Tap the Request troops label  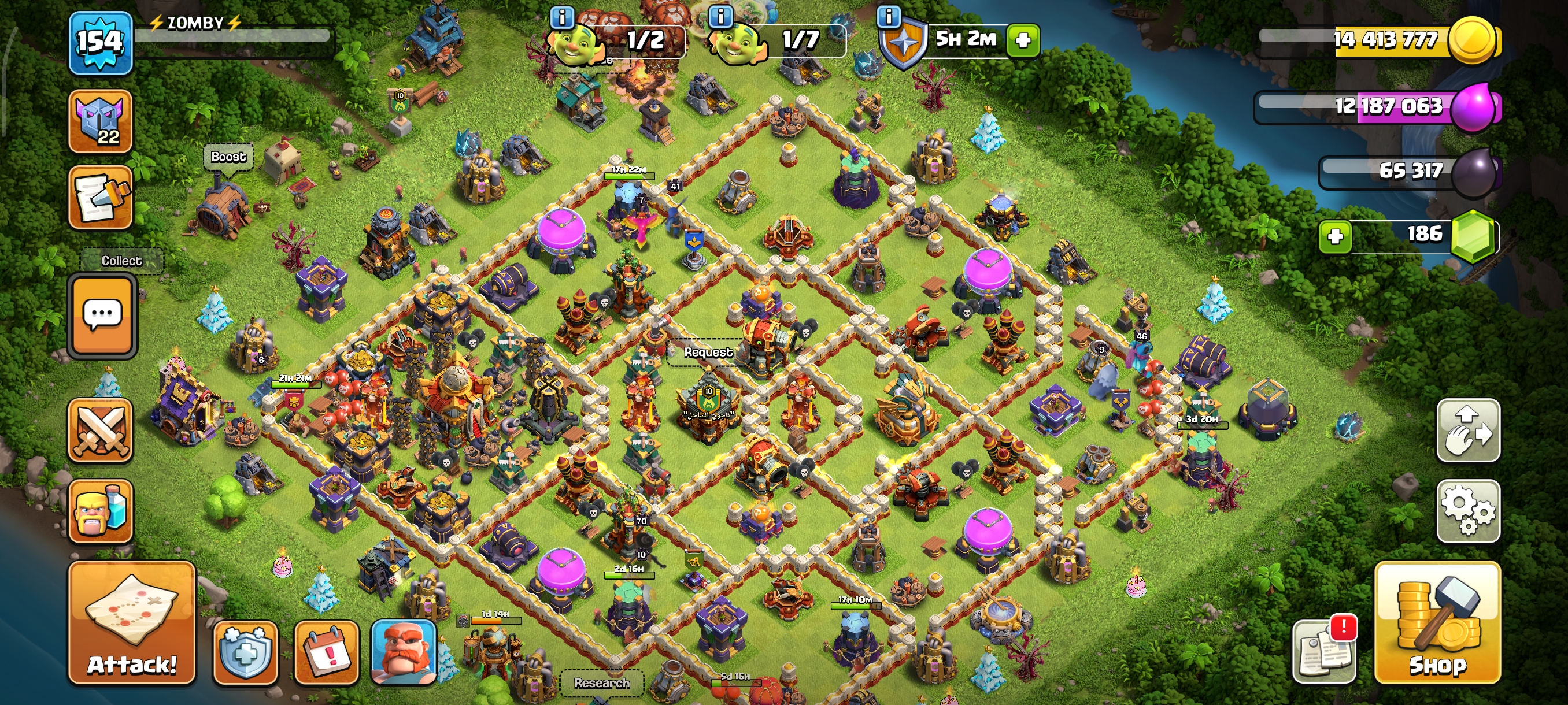tap(707, 352)
